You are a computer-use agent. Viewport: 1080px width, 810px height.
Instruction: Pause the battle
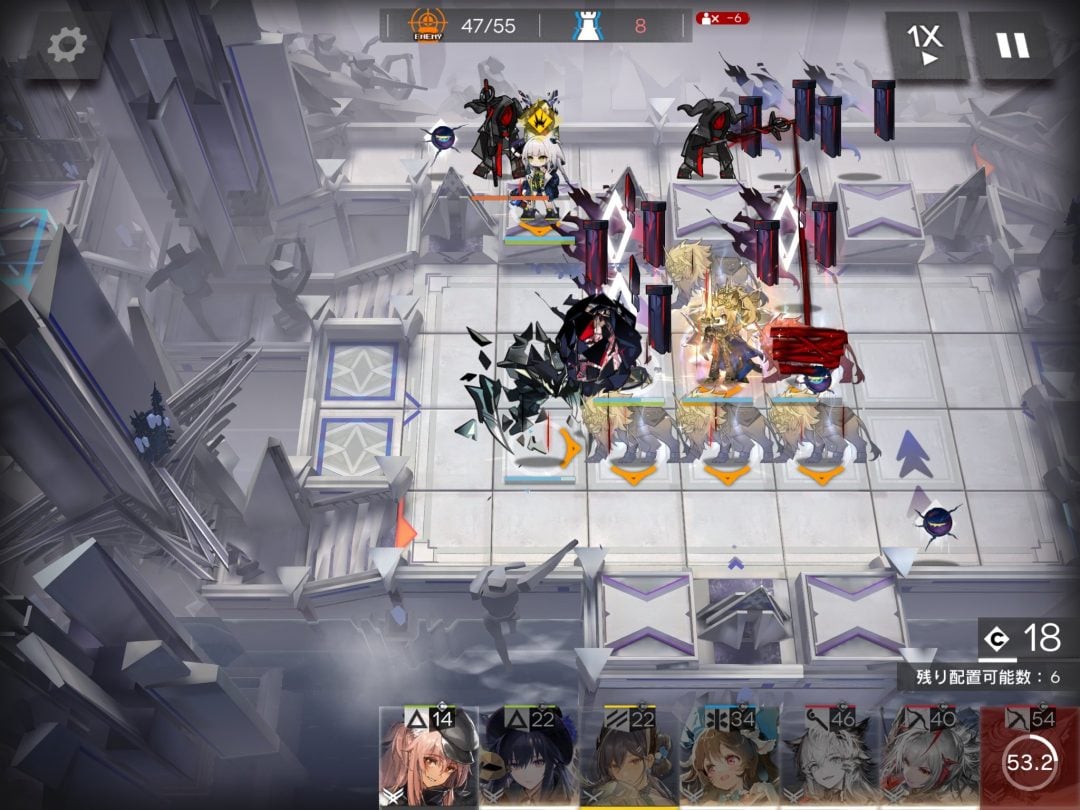[x=1013, y=46]
